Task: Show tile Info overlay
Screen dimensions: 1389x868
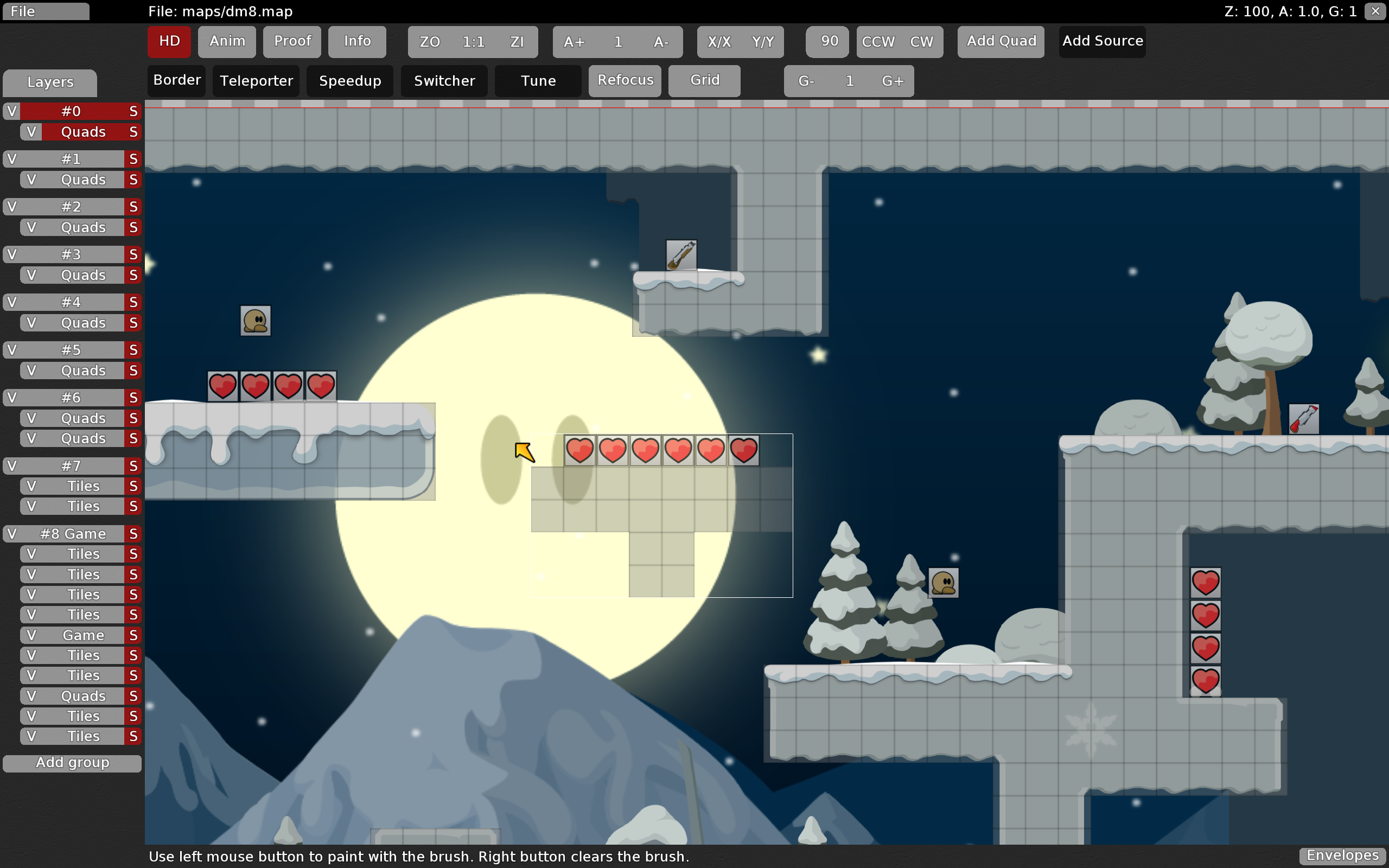Action: click(x=357, y=41)
